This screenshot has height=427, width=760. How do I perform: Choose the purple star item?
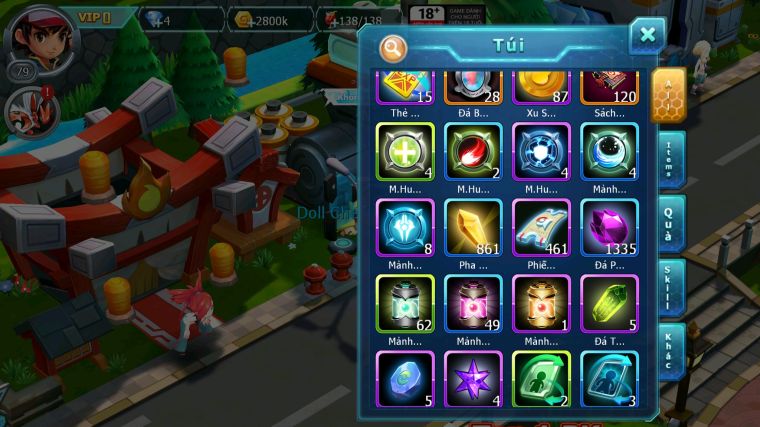[x=473, y=379]
